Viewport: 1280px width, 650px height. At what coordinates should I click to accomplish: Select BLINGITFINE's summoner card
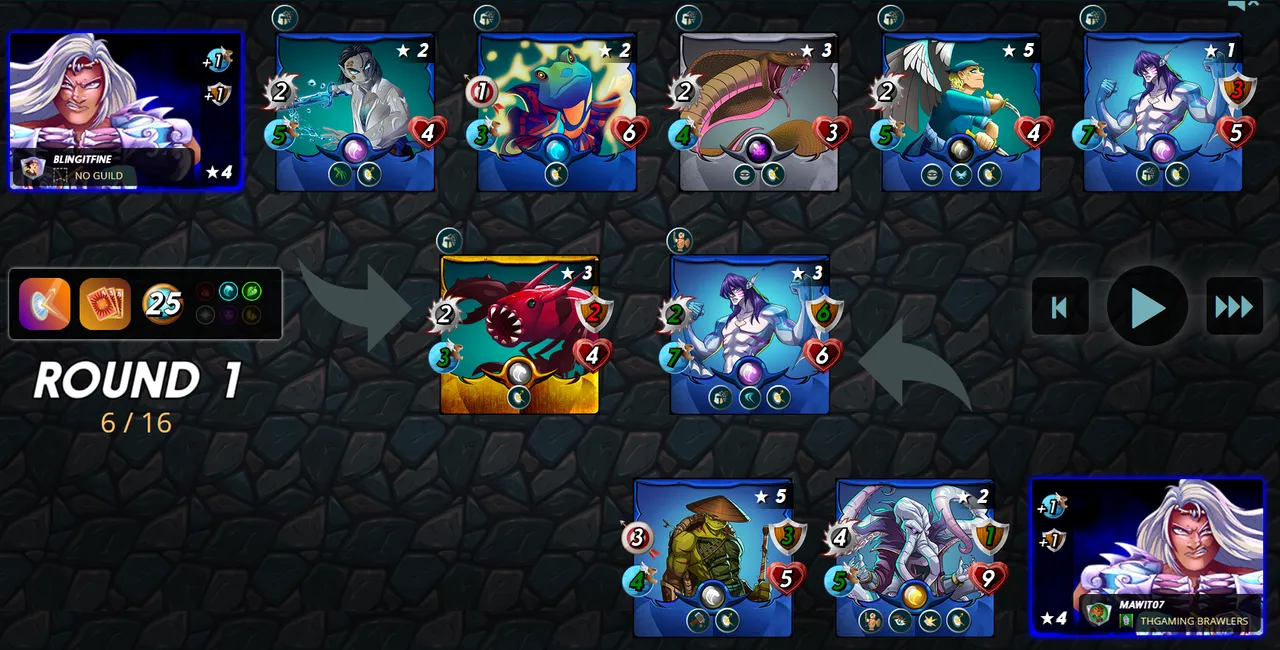tap(125, 110)
